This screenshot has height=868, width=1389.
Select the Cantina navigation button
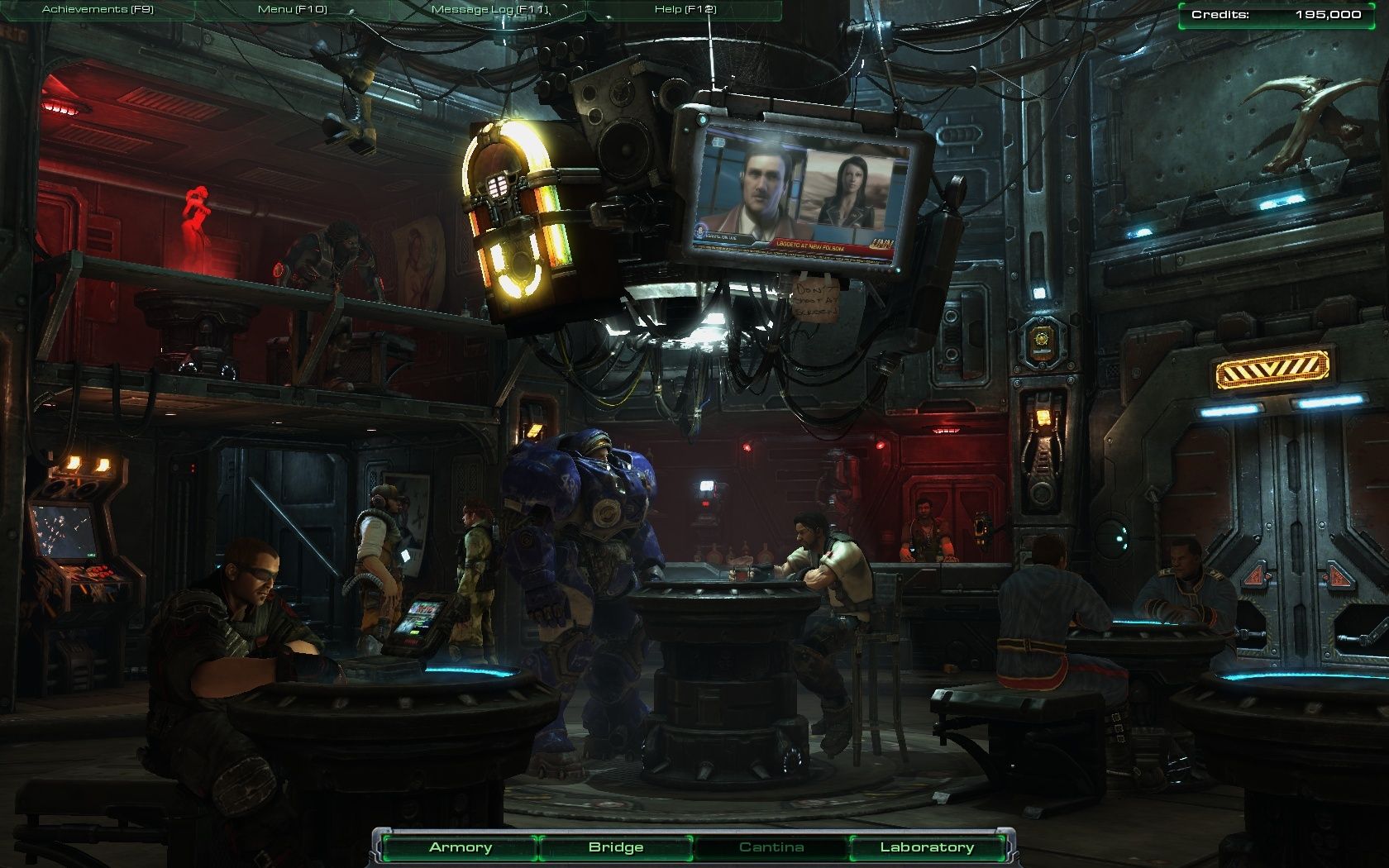tap(771, 847)
